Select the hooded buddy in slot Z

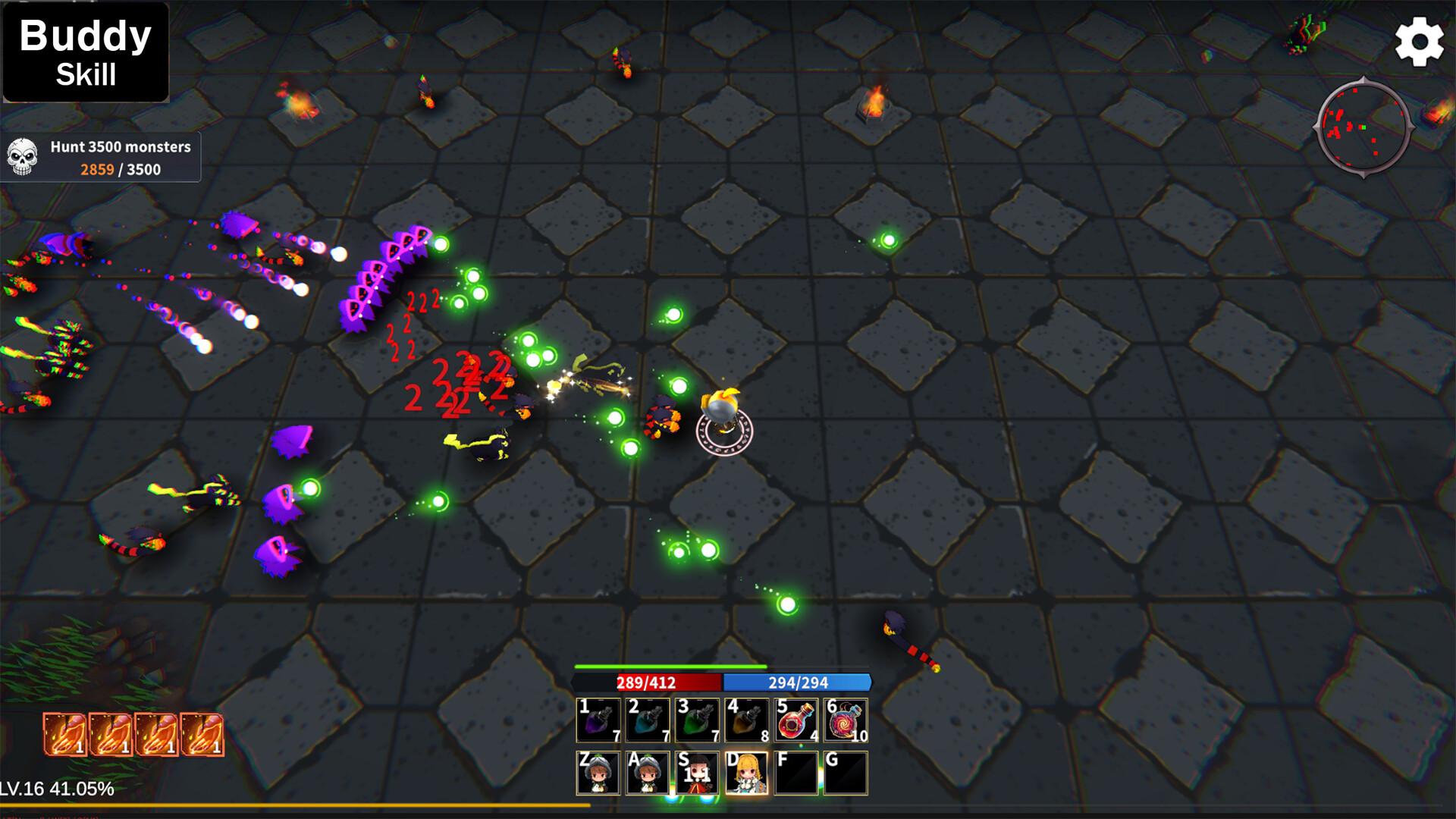click(x=598, y=773)
